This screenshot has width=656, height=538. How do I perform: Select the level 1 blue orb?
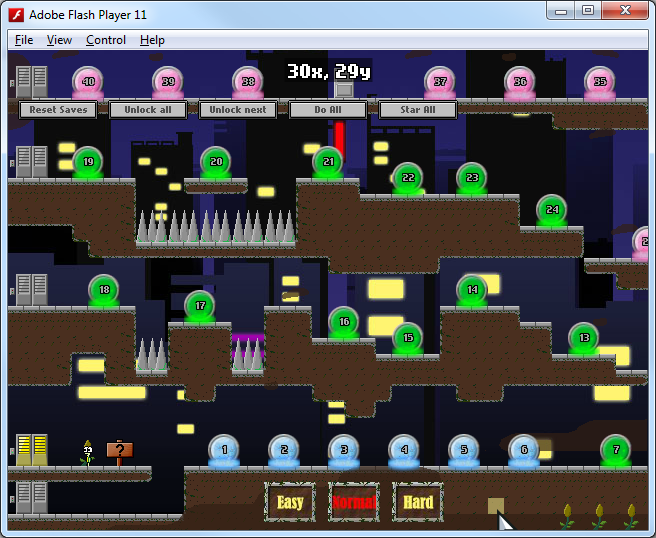click(x=224, y=451)
